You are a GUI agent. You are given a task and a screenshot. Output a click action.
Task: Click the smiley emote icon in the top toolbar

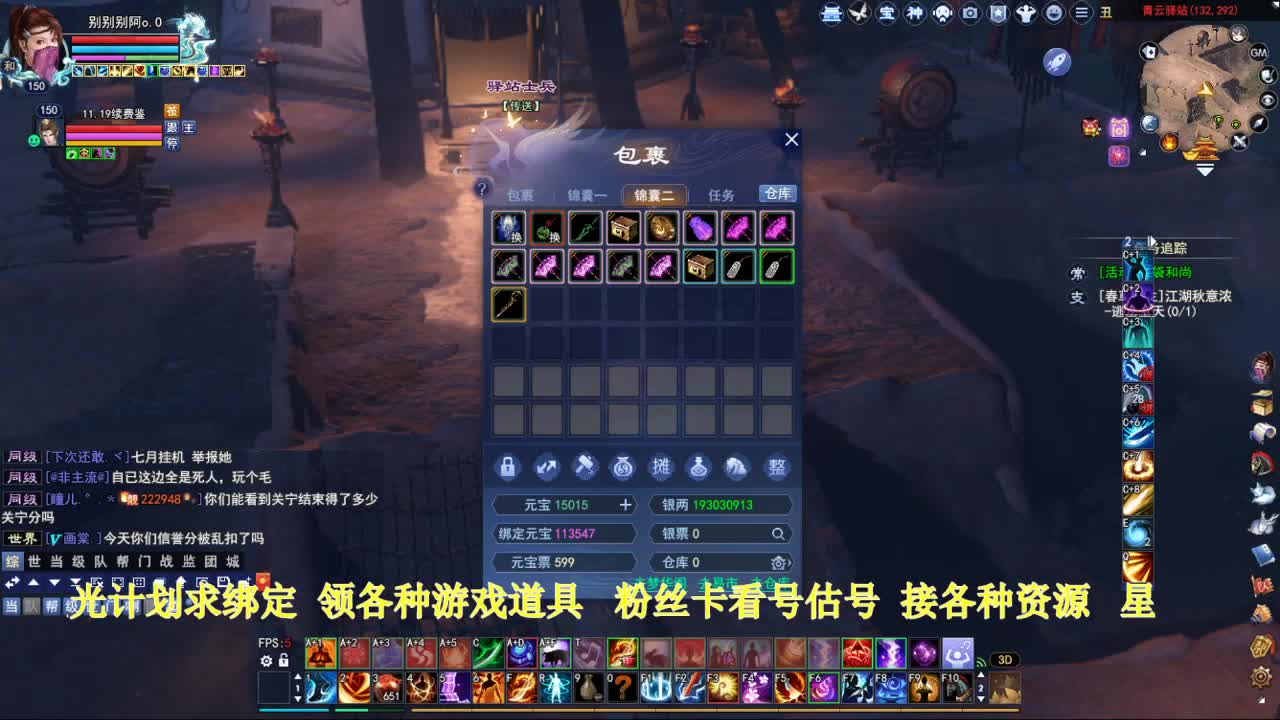[x=1053, y=14]
